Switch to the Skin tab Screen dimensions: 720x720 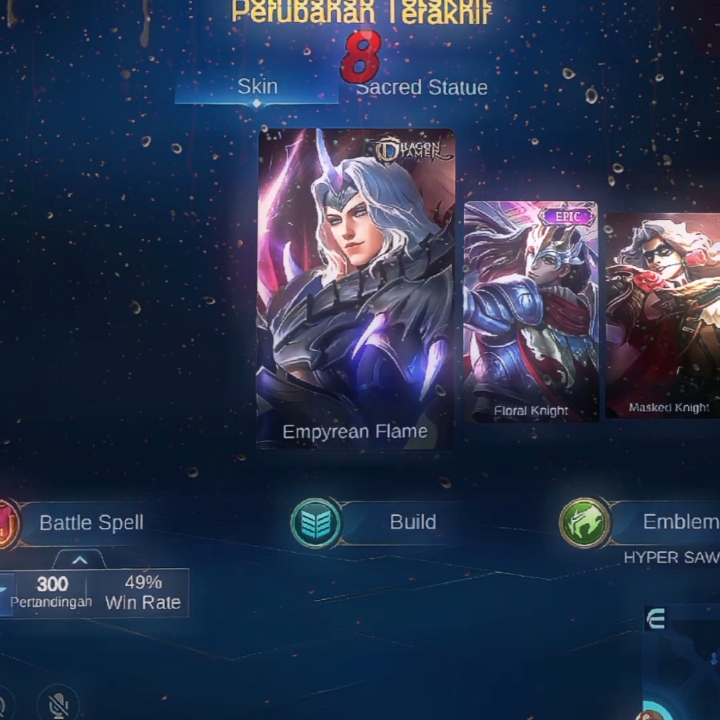point(257,87)
